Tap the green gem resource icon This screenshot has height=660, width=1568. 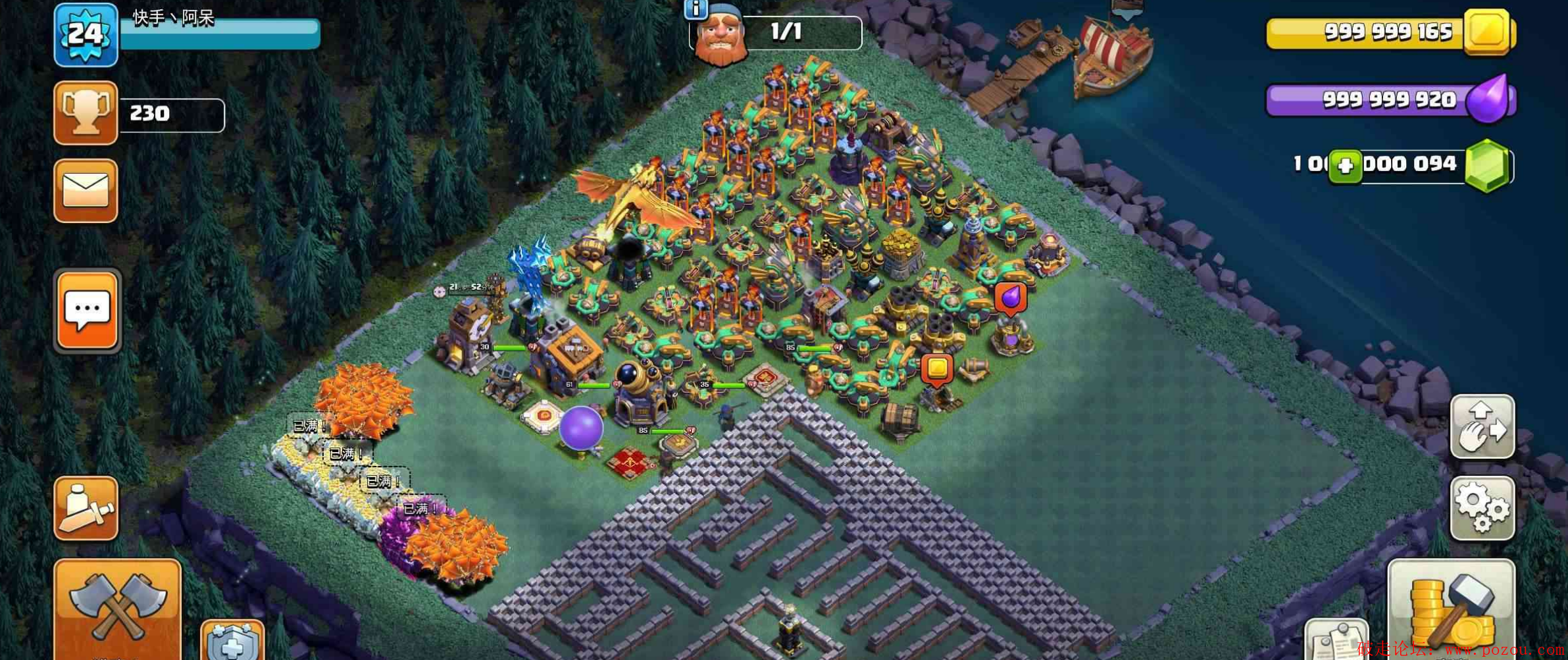(1487, 165)
